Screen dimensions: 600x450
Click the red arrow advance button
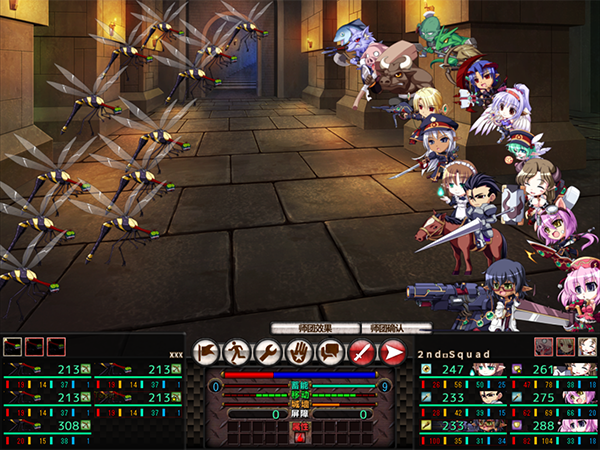click(x=392, y=351)
